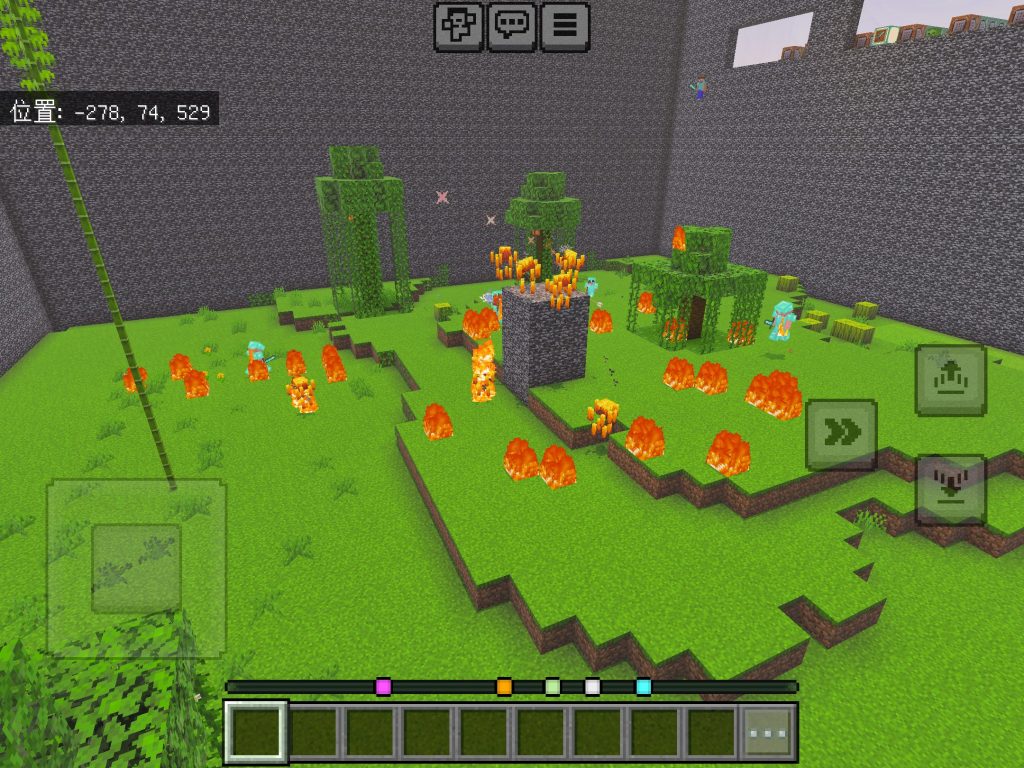Open inventory with the three-dots button
Viewport: 1024px width, 768px height.
point(768,733)
